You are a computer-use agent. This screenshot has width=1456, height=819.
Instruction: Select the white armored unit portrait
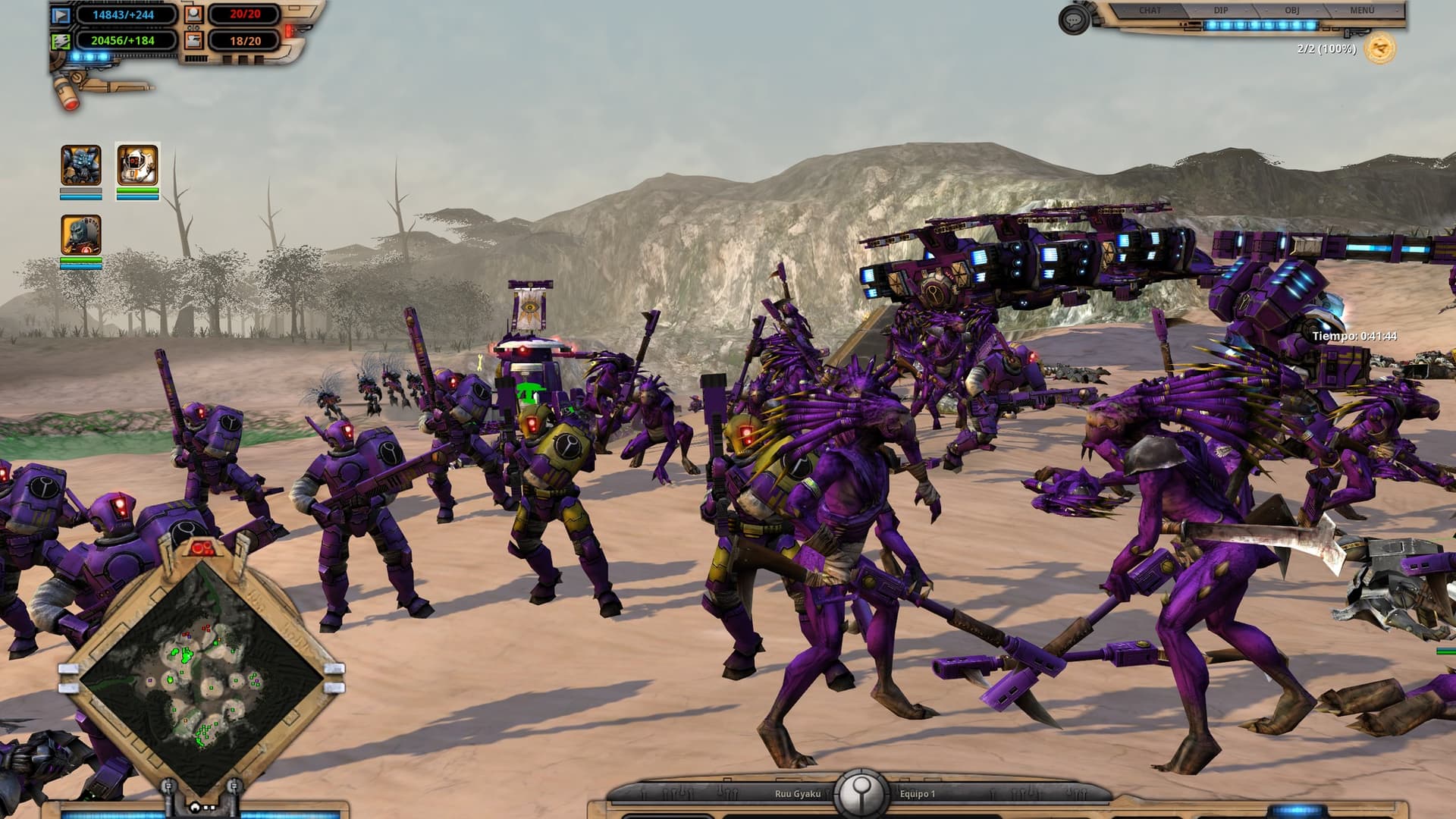137,165
